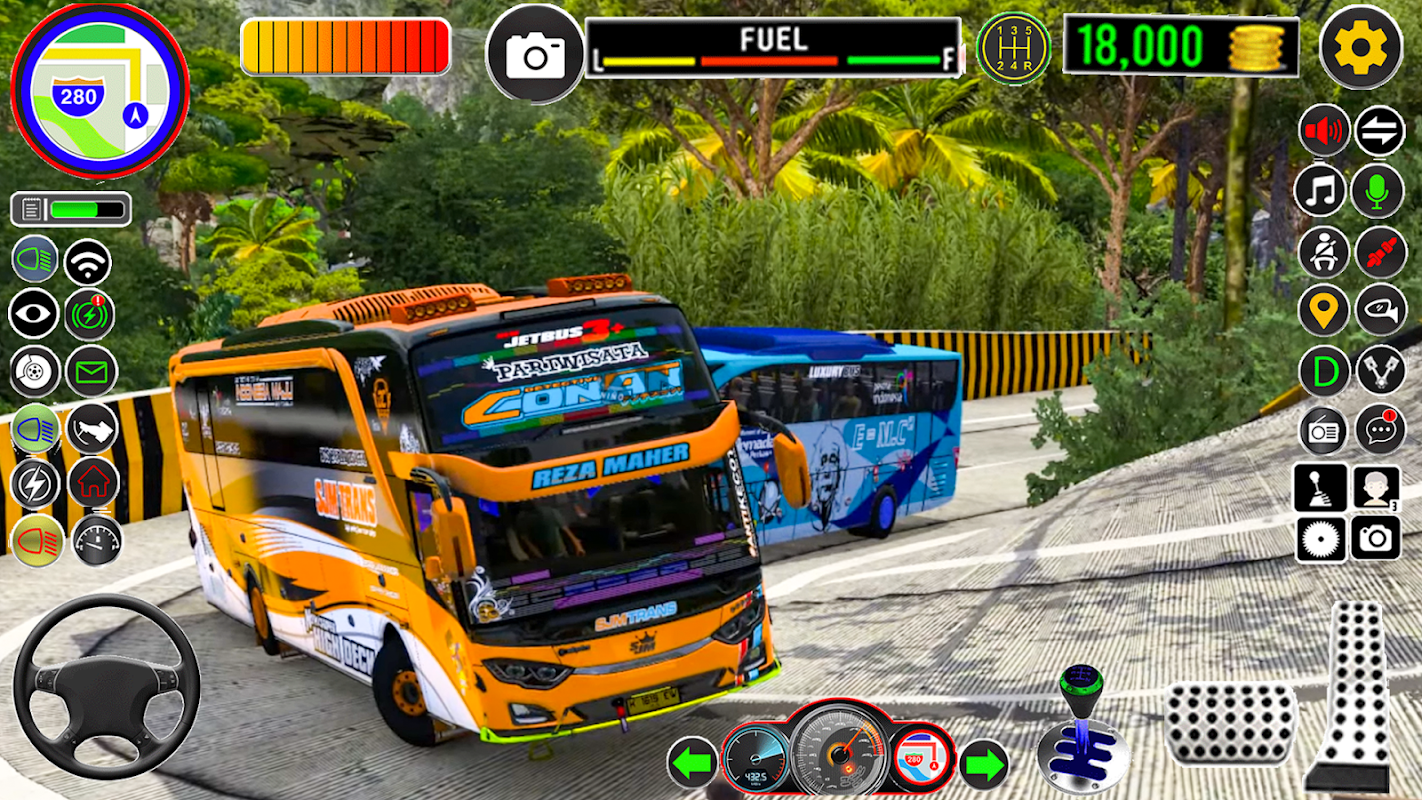
Task: Open the green envelope mail icon
Action: (x=91, y=372)
